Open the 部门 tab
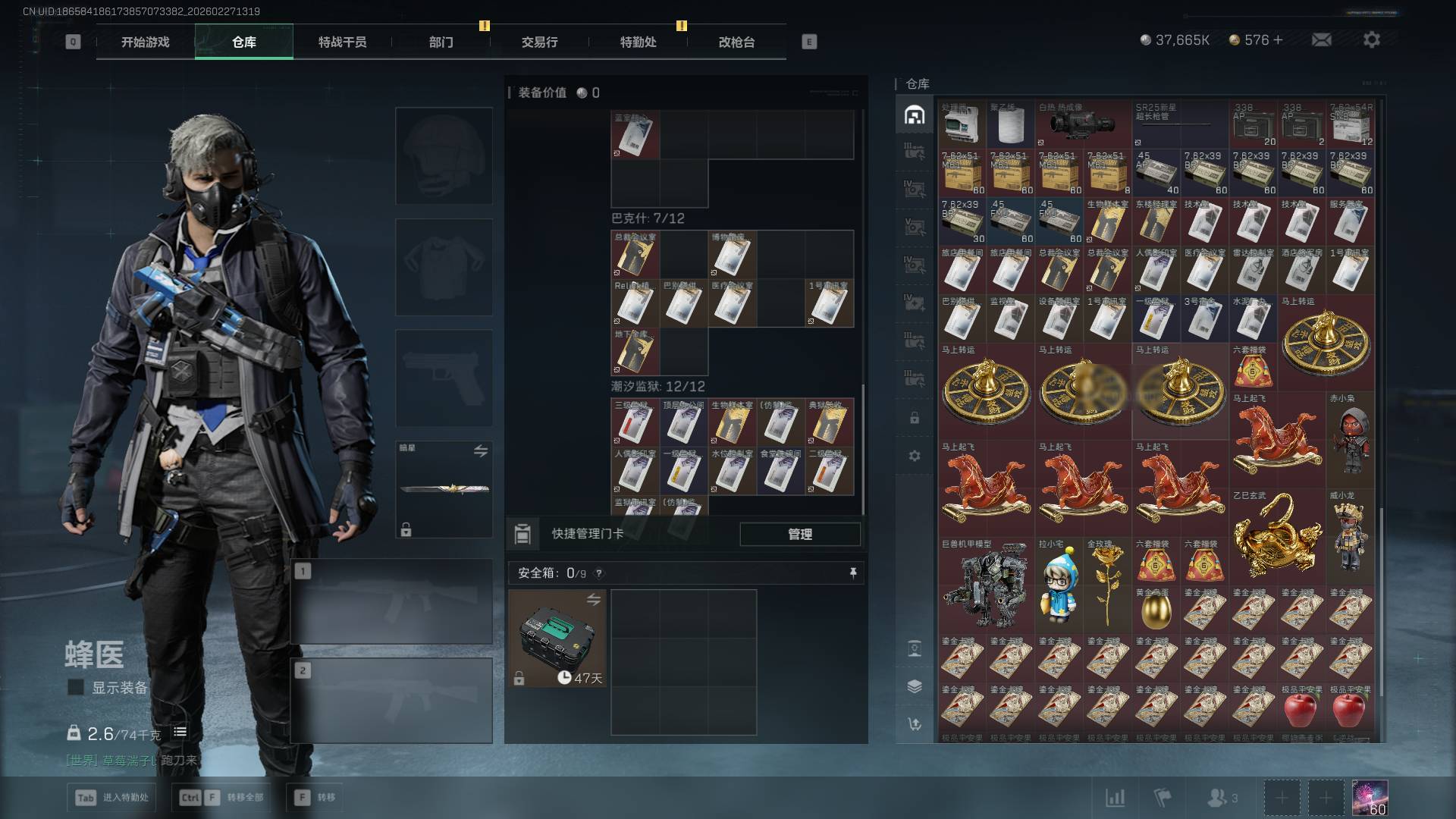 tap(441, 42)
